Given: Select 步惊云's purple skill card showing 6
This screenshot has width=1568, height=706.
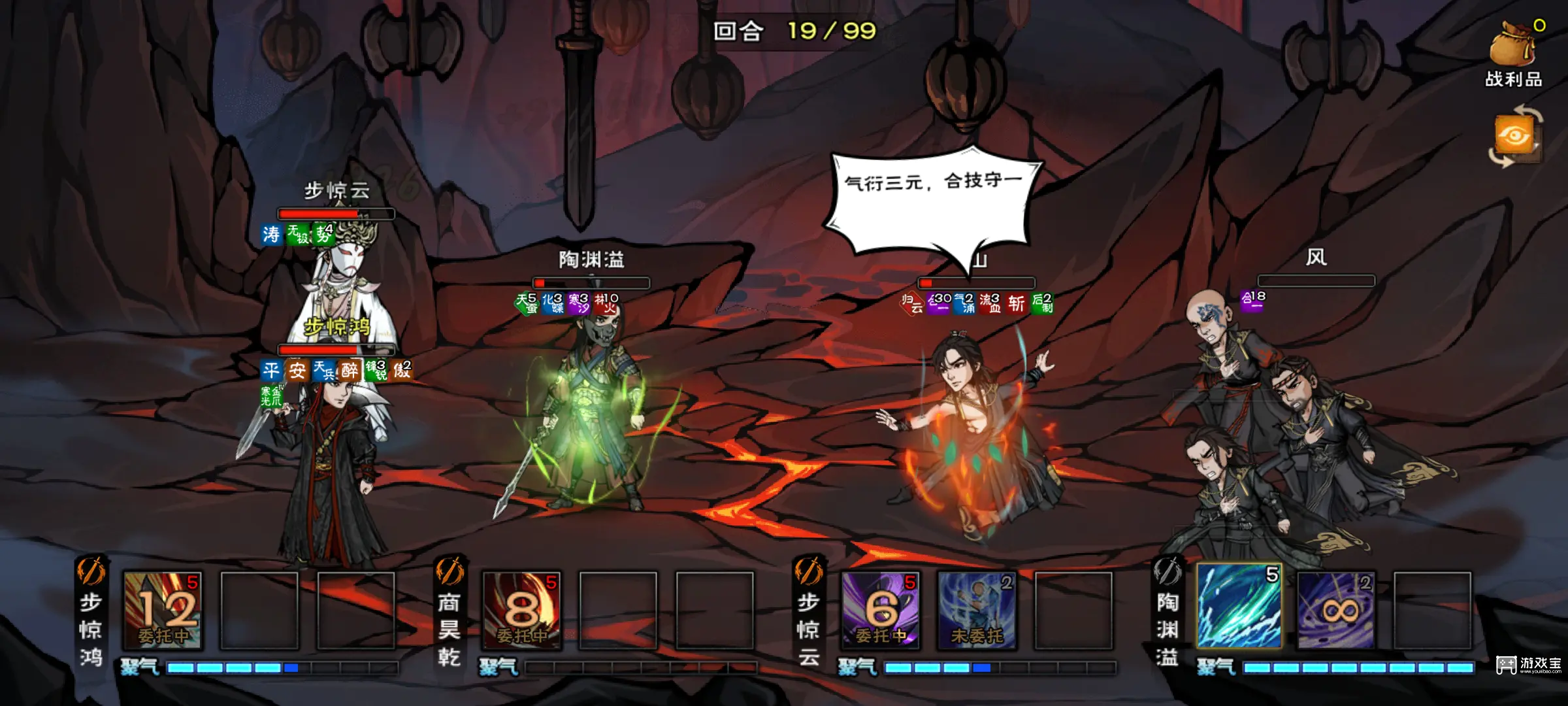Looking at the screenshot, I should click(x=880, y=611).
